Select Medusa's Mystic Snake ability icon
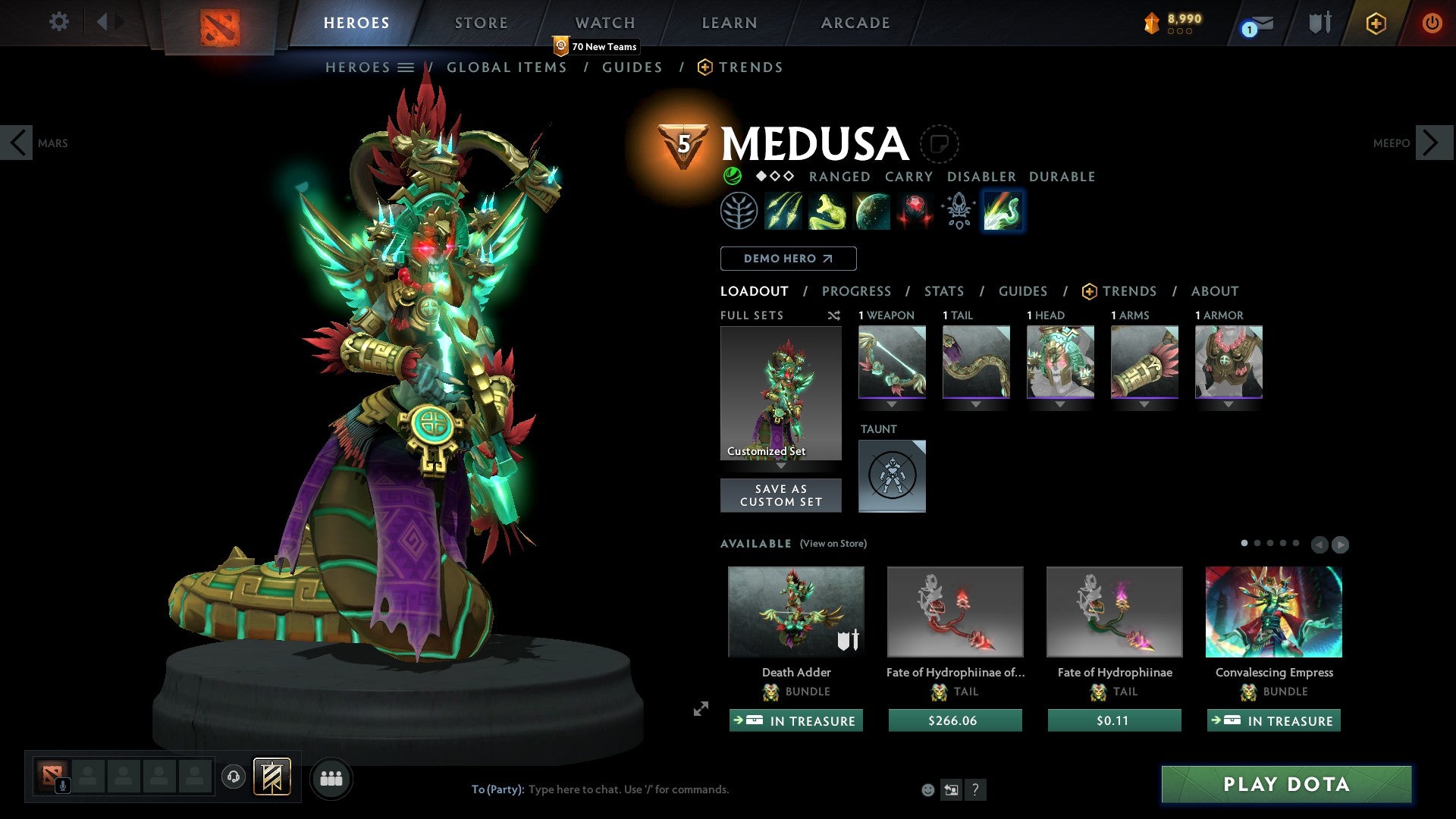Viewport: 1456px width, 819px height. pos(827,211)
